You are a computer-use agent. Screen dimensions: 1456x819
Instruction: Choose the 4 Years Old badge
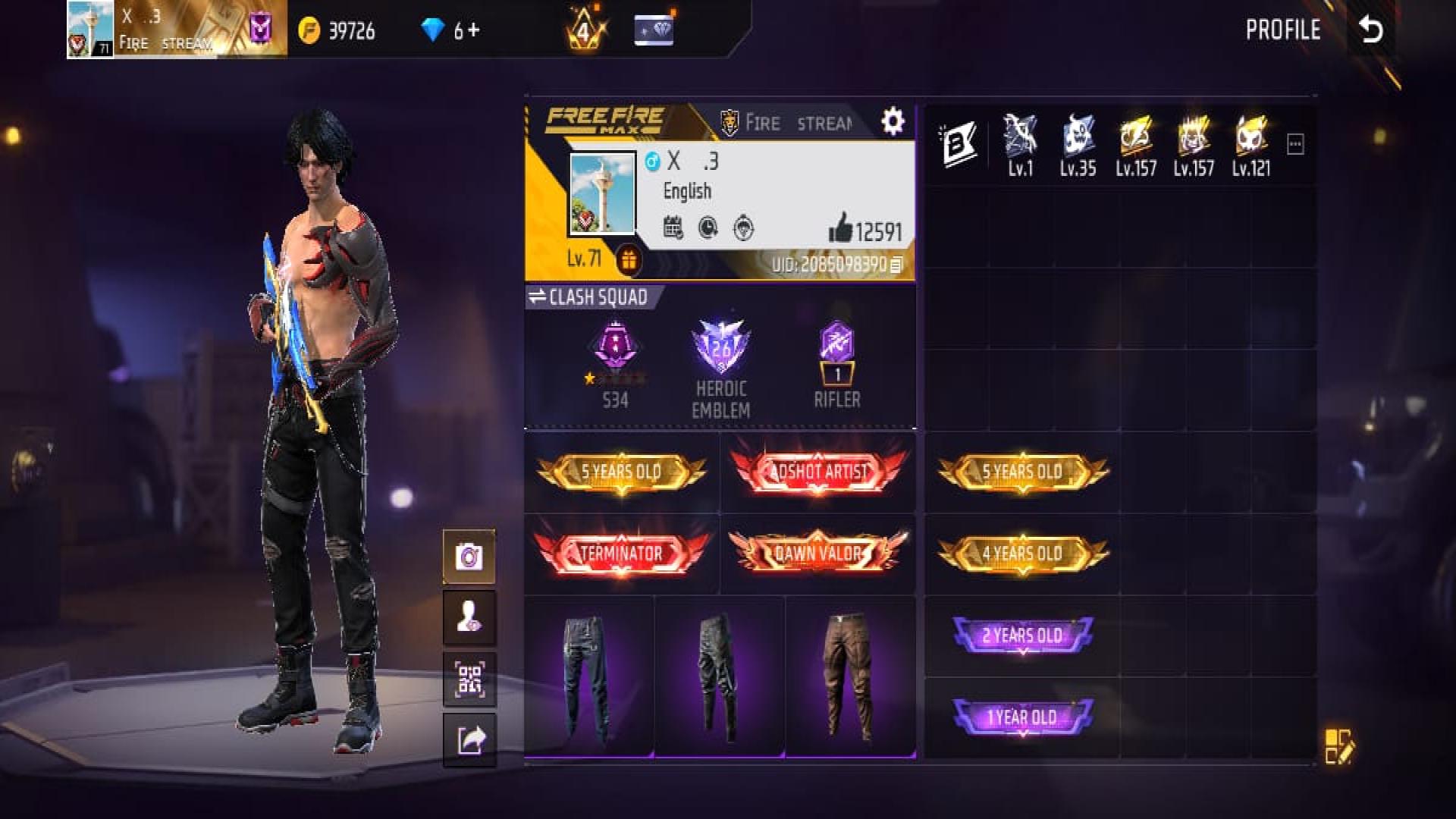tap(1022, 553)
